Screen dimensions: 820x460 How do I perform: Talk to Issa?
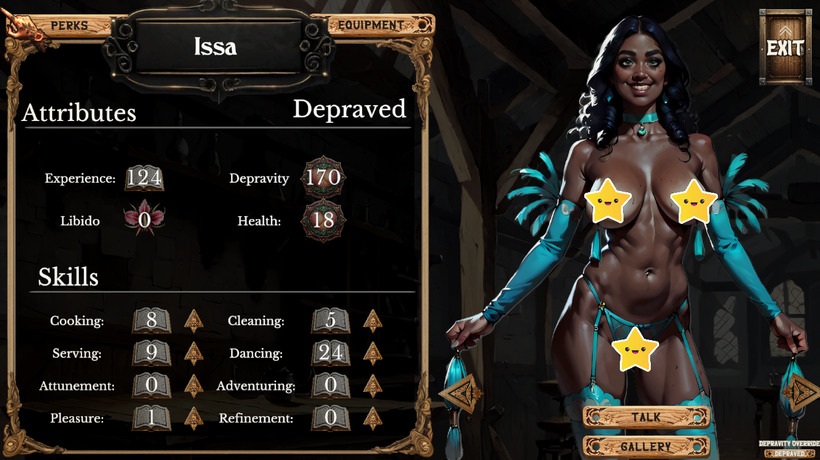click(646, 417)
